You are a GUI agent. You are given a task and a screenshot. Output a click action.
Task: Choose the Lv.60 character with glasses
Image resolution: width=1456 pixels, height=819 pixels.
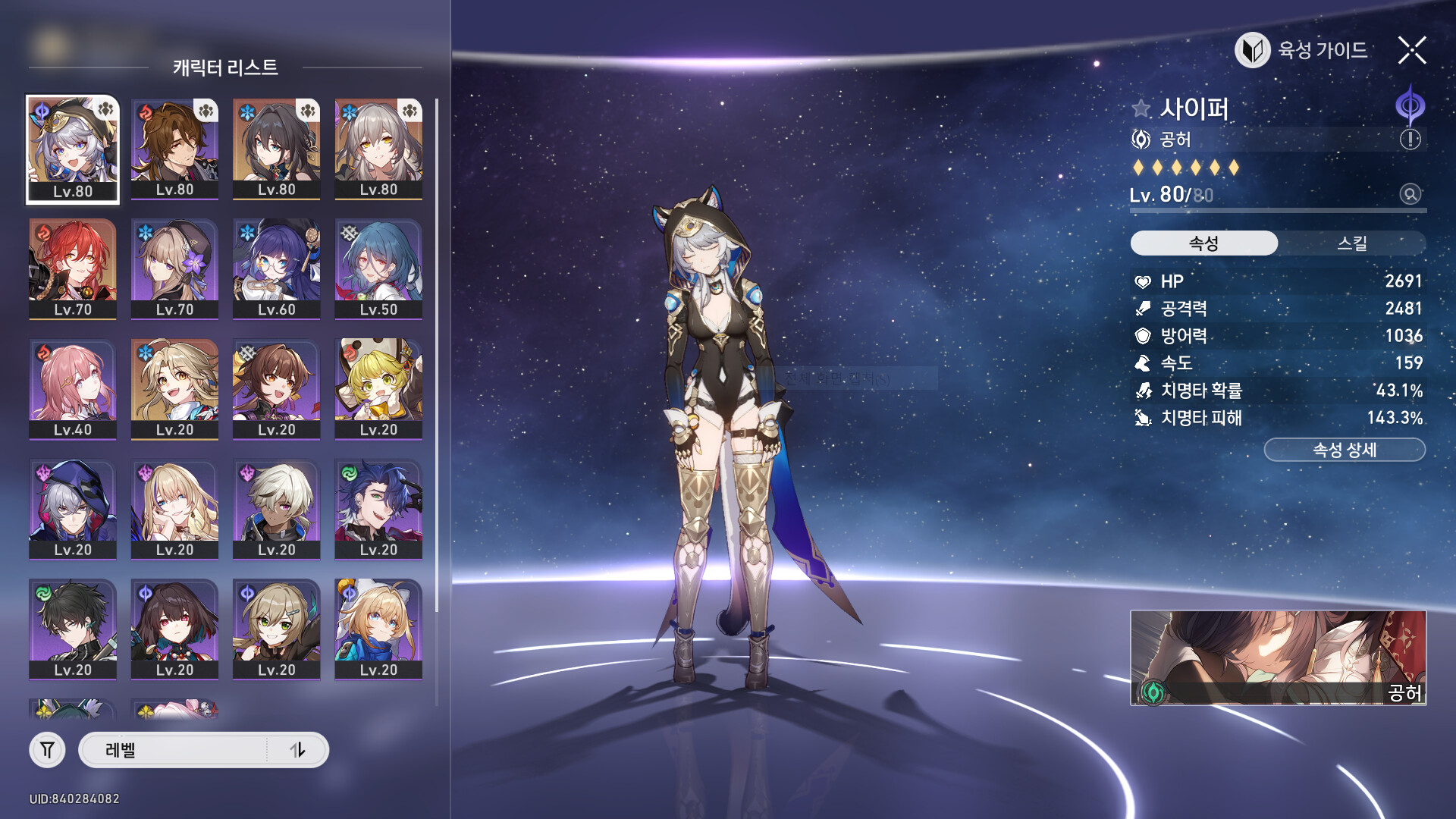coord(276,268)
